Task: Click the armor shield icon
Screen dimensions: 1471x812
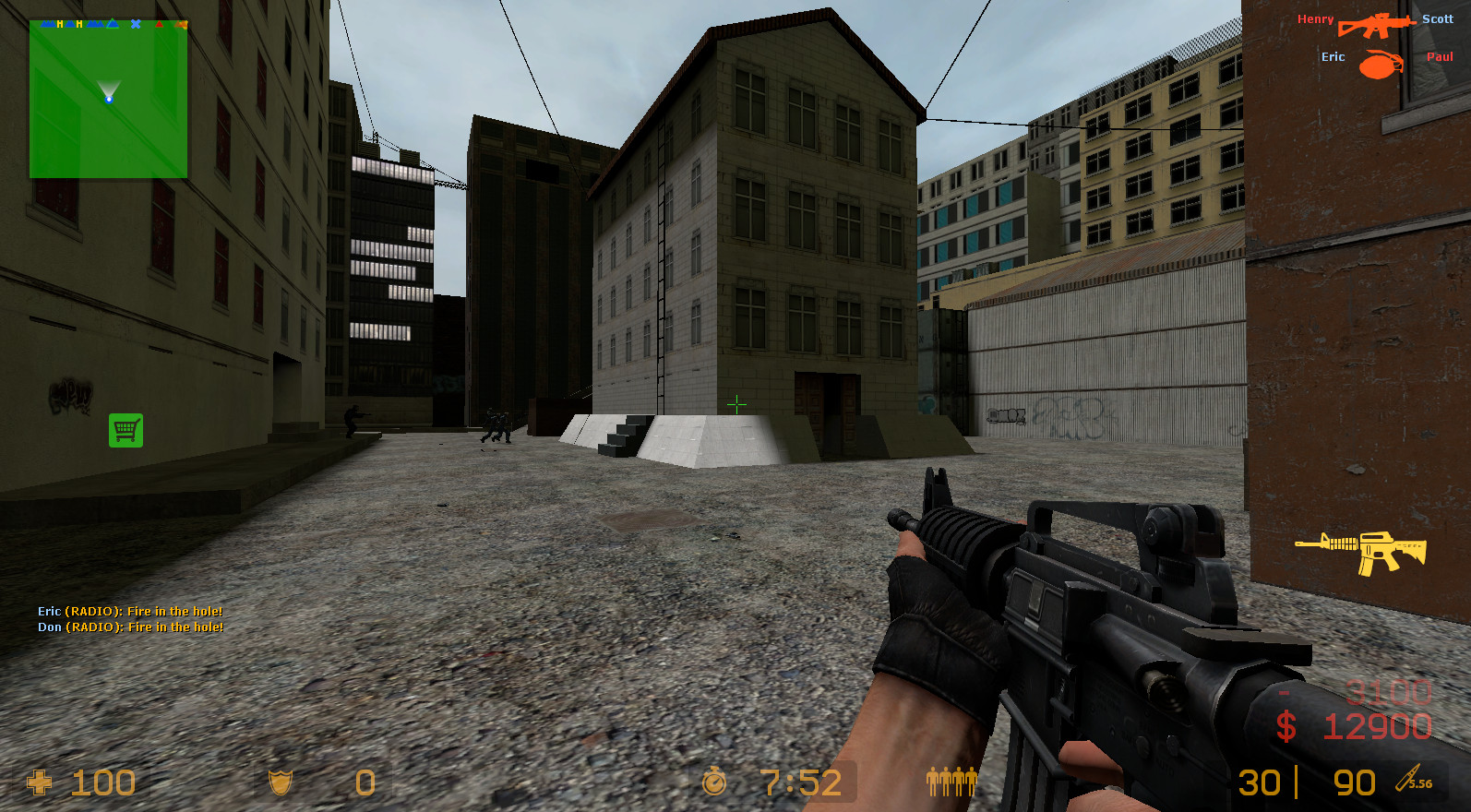Action: point(281,782)
